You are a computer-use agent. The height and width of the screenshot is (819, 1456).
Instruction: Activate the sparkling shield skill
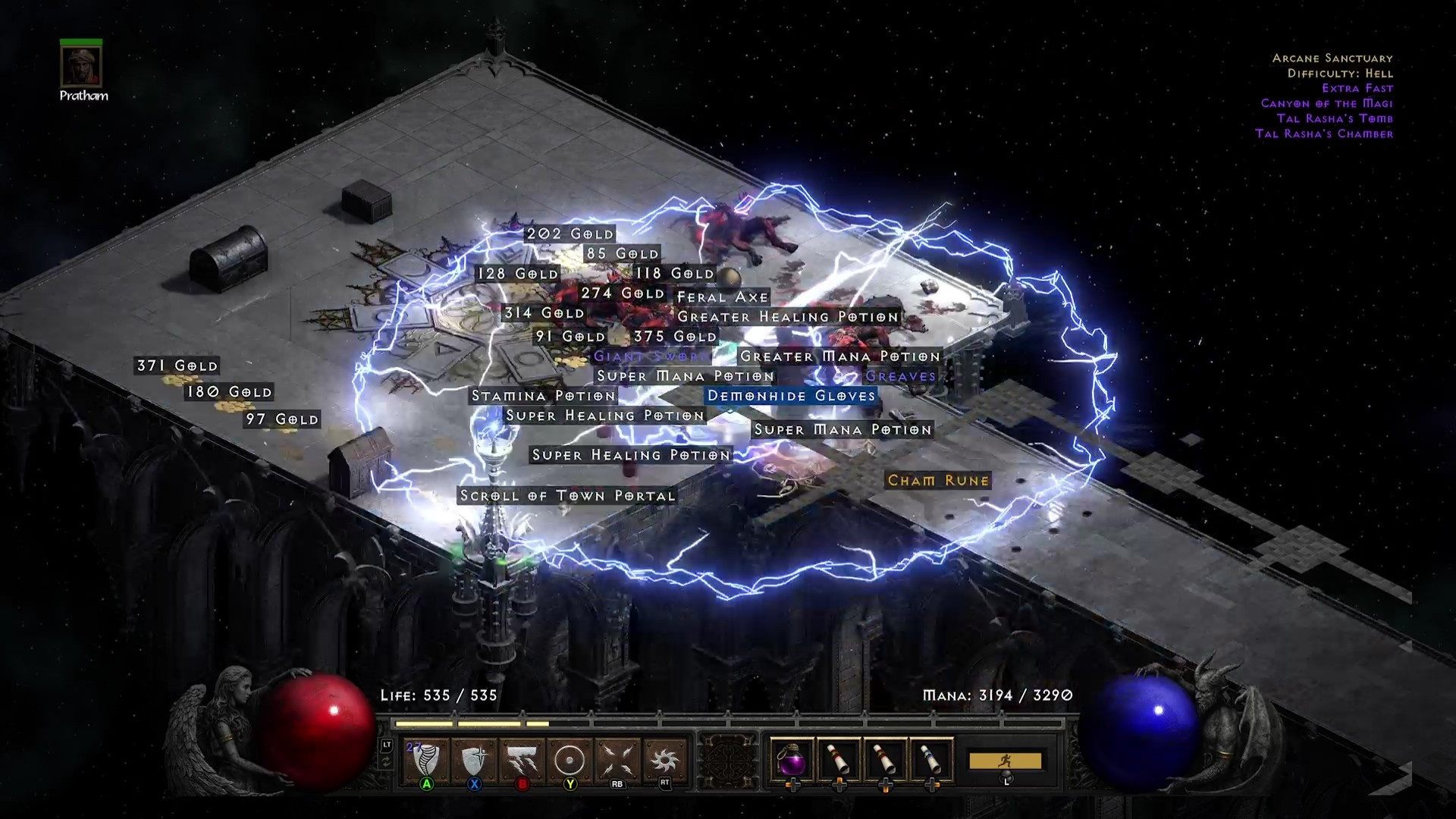[474, 760]
